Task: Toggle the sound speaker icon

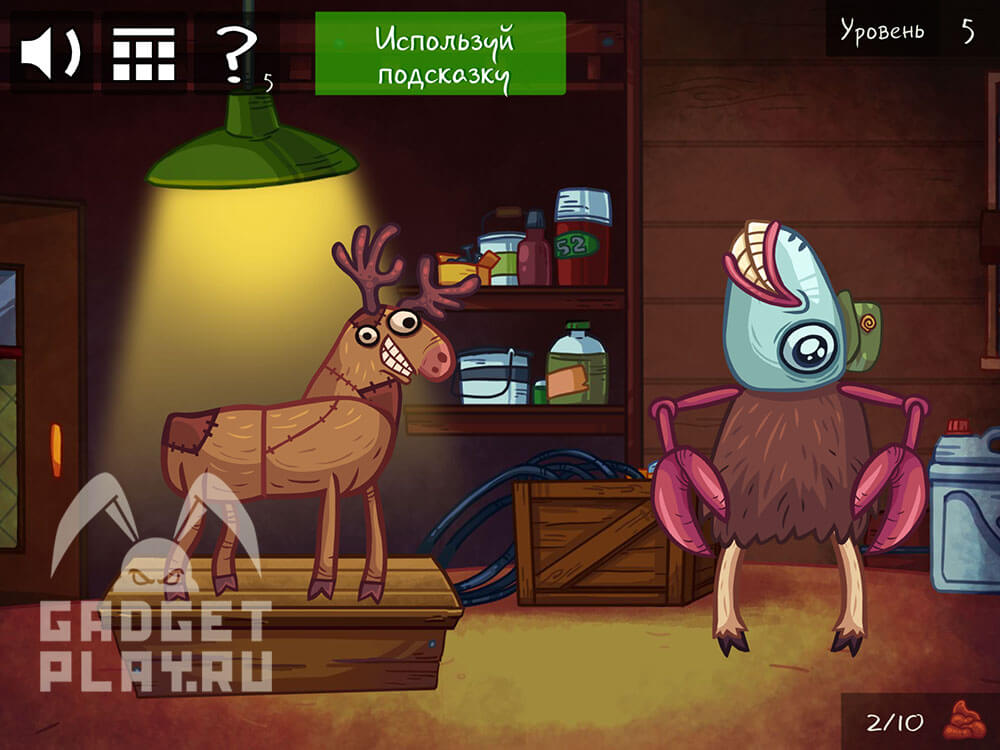Action: [x=50, y=52]
